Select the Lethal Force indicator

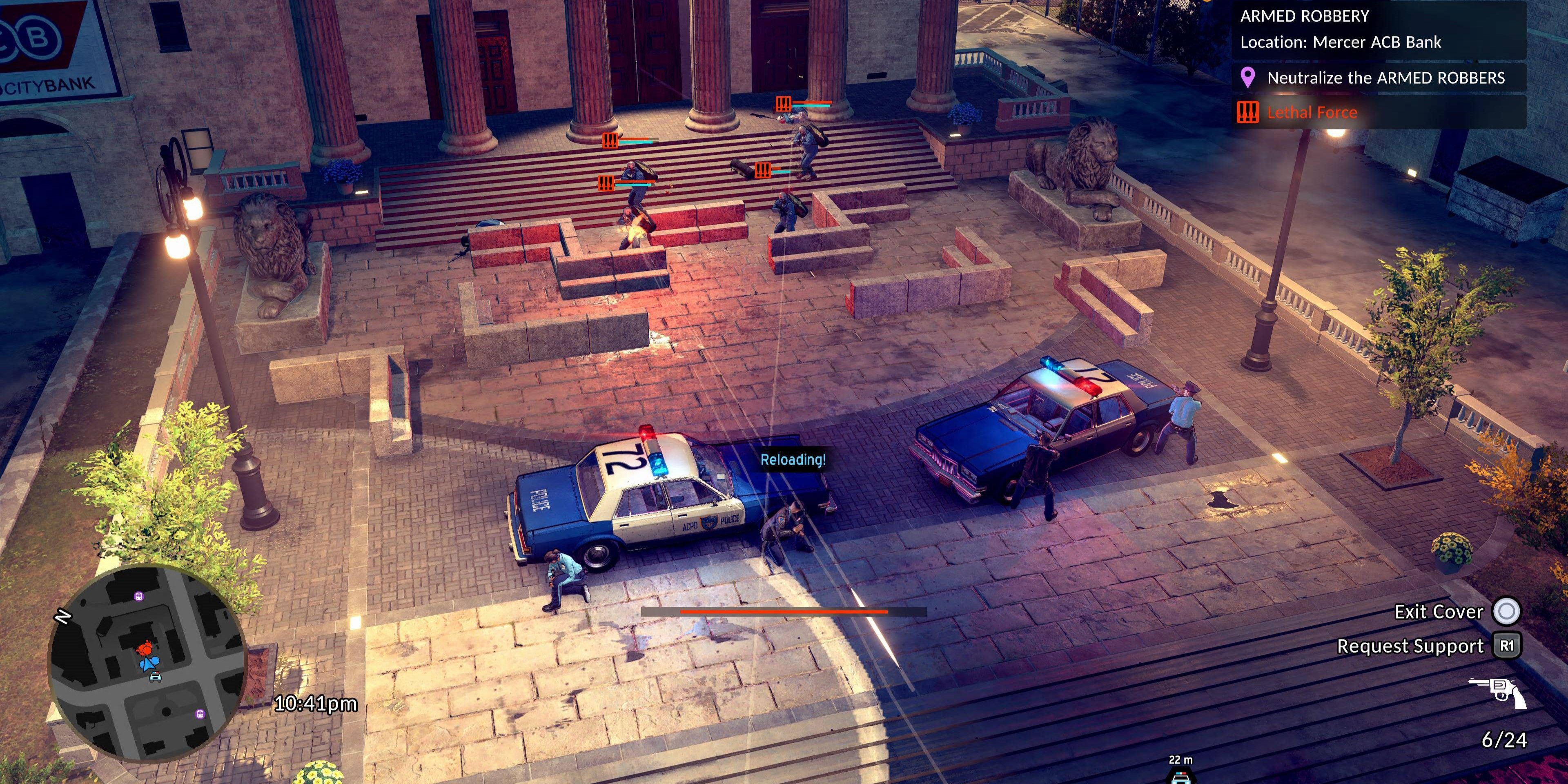coord(1311,113)
